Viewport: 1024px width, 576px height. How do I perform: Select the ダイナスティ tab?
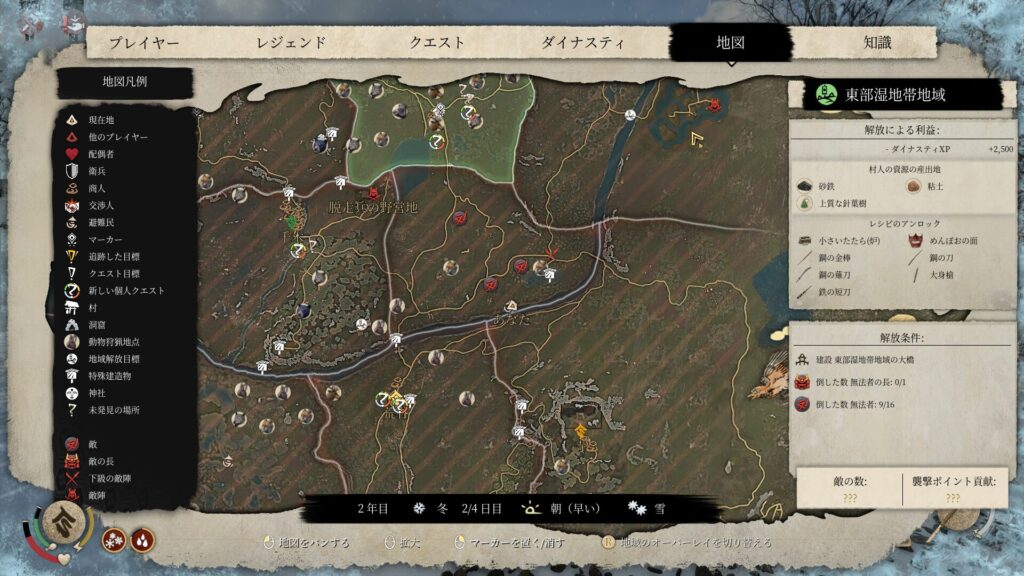(583, 43)
